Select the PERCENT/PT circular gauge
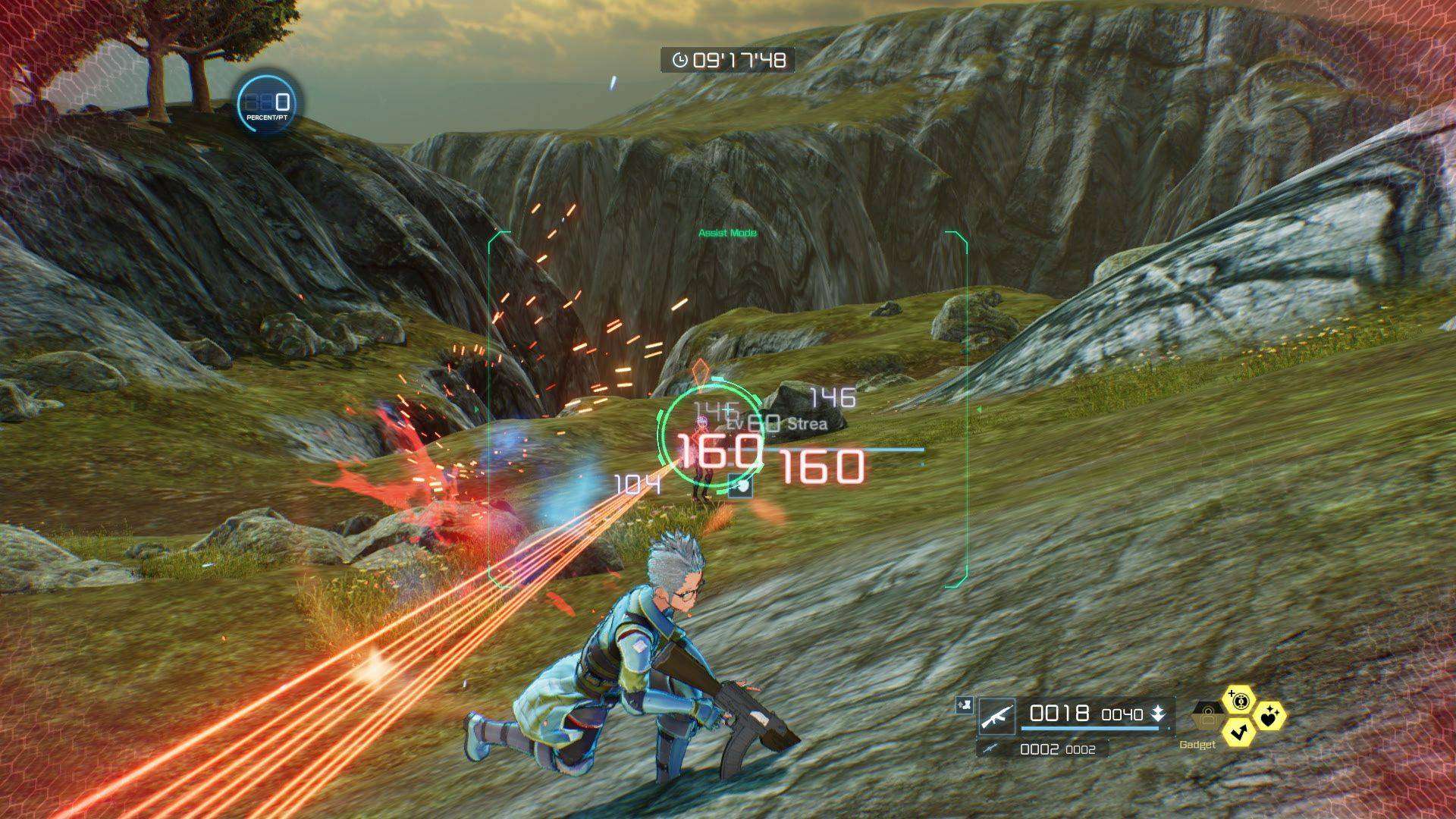This screenshot has height=819, width=1456. tap(268, 102)
